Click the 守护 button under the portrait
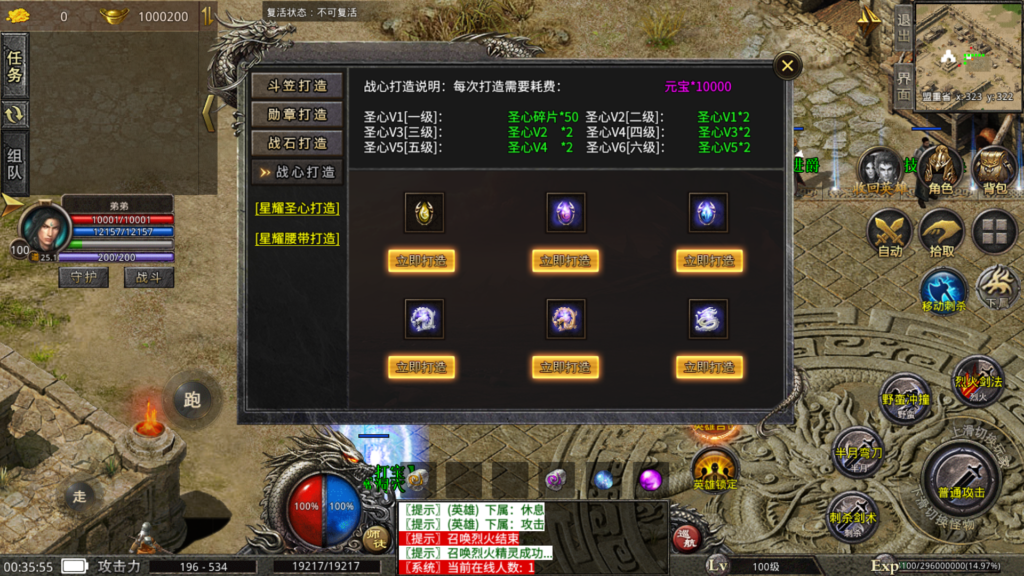The width and height of the screenshot is (1024, 576). coord(84,277)
